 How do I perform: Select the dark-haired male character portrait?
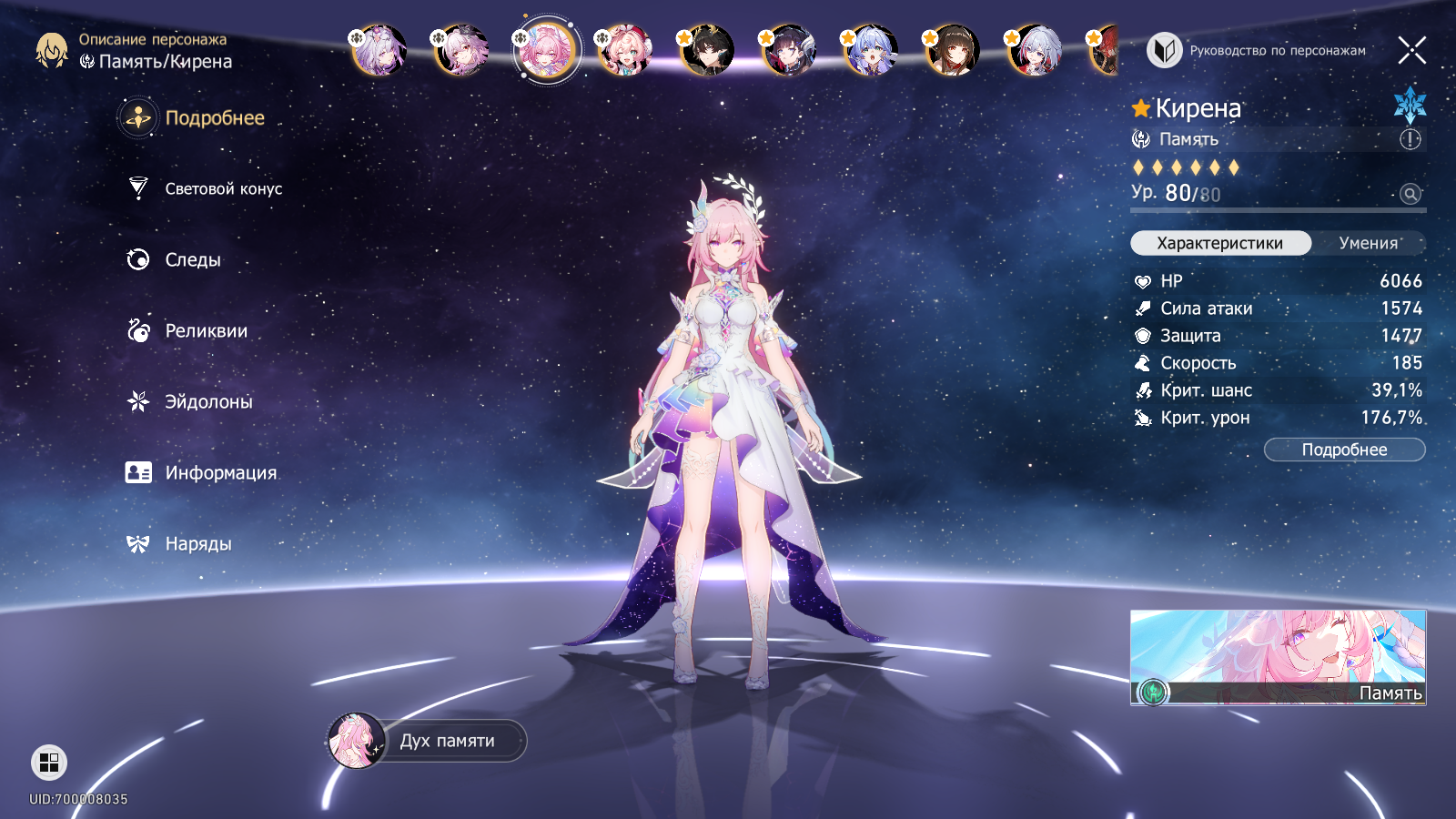point(707,50)
